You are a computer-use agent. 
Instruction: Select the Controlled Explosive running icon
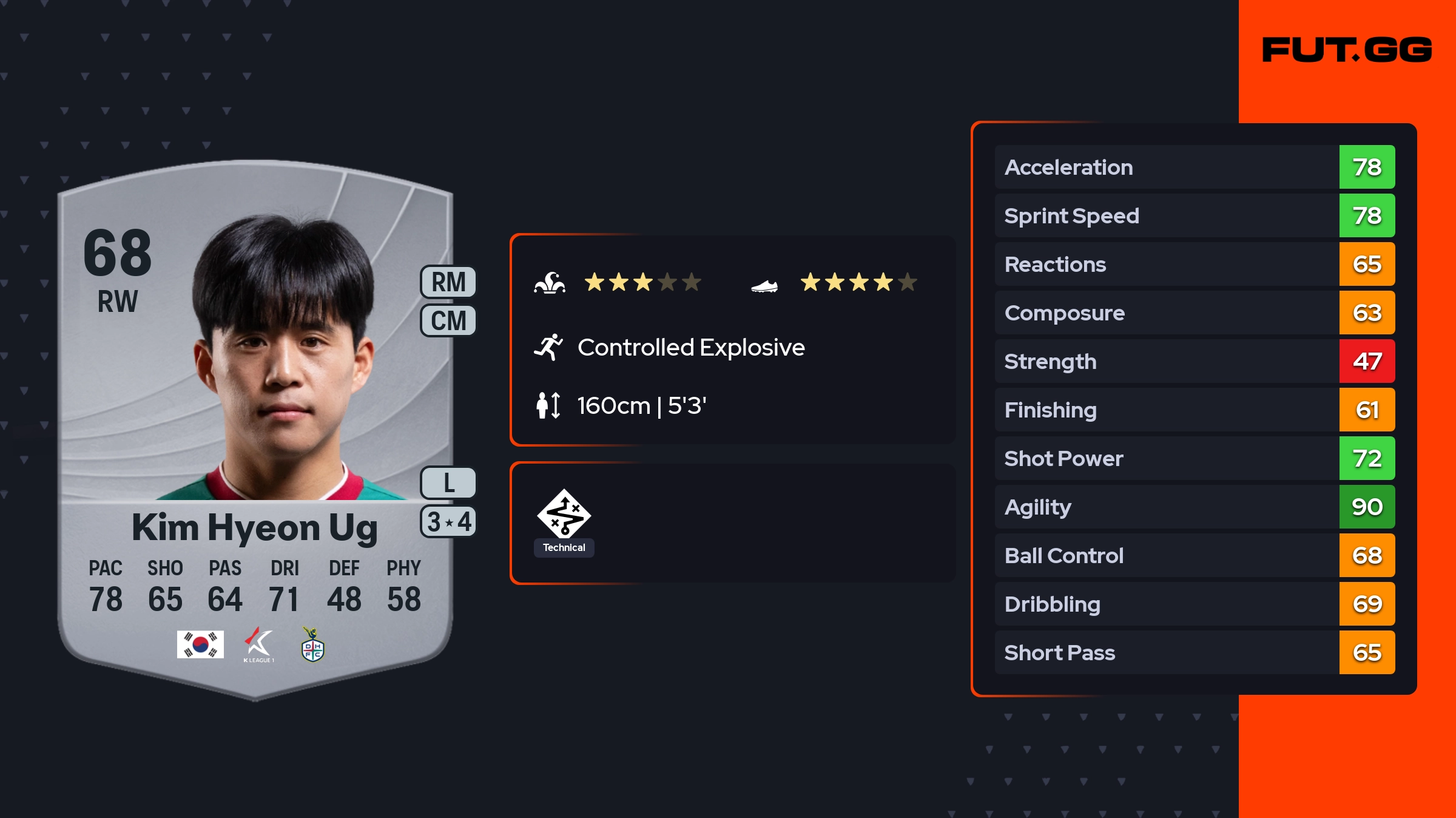coord(548,347)
